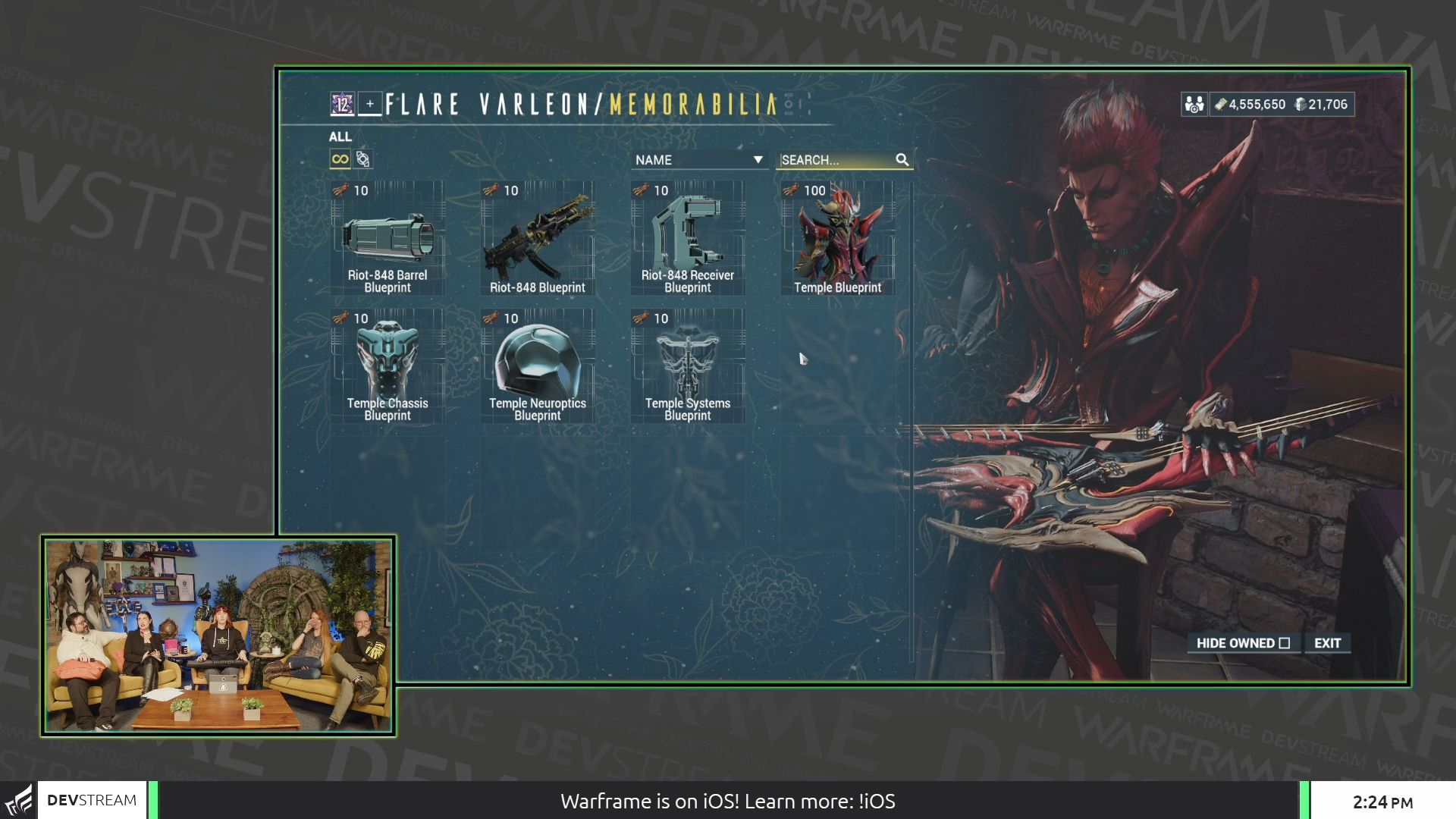Click the platinum icon showing 21,706
This screenshot has height=819, width=1456.
pos(1301,105)
